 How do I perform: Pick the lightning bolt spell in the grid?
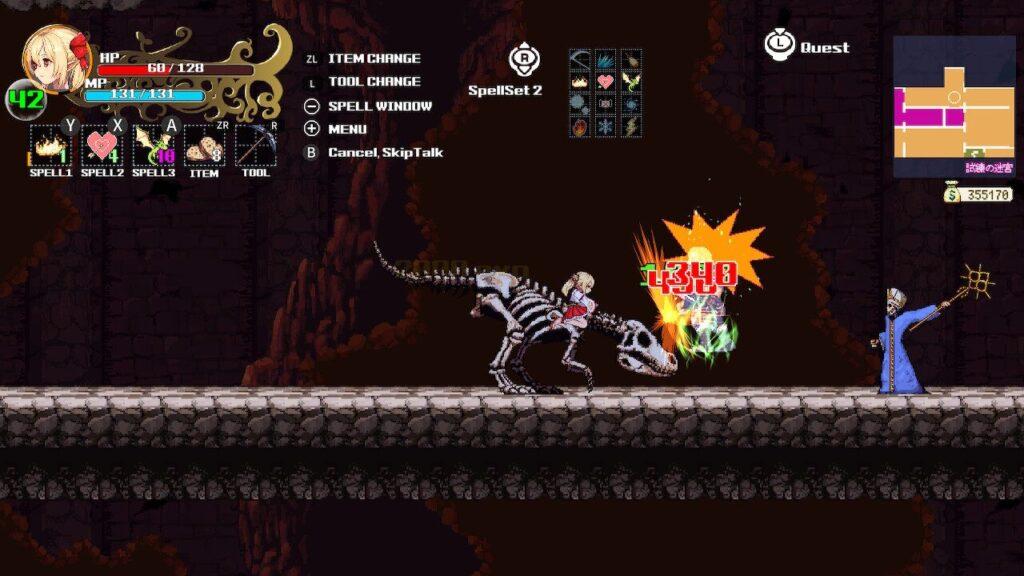click(x=630, y=126)
